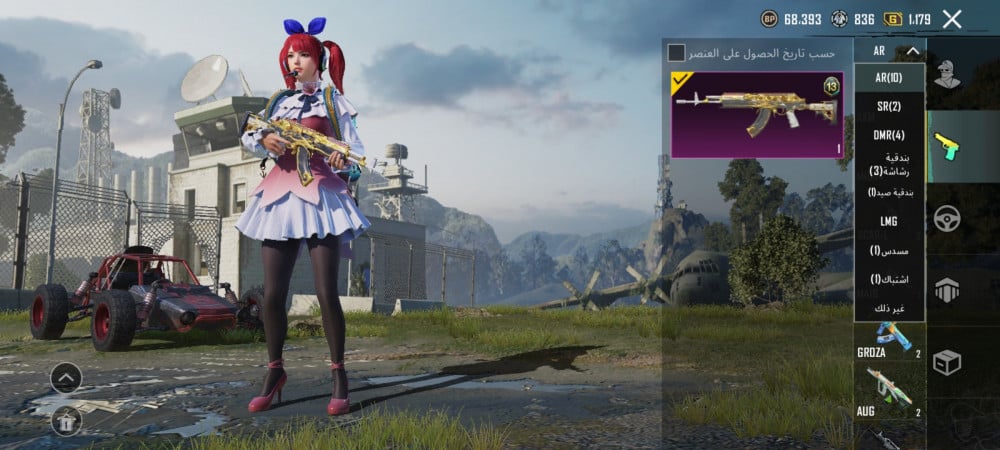The image size is (1000, 450).
Task: Switch to the weapon skins pistol tab
Action: [946, 145]
